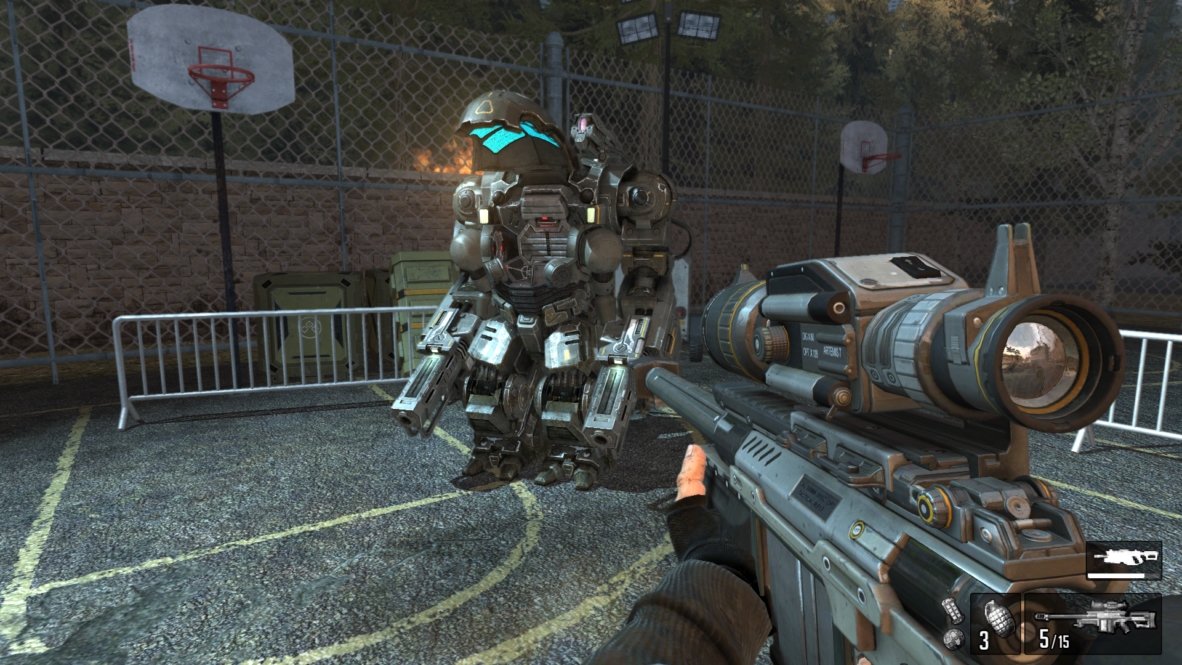Switch to the secondary weapon icon
1182x665 pixels.
[x=1123, y=559]
